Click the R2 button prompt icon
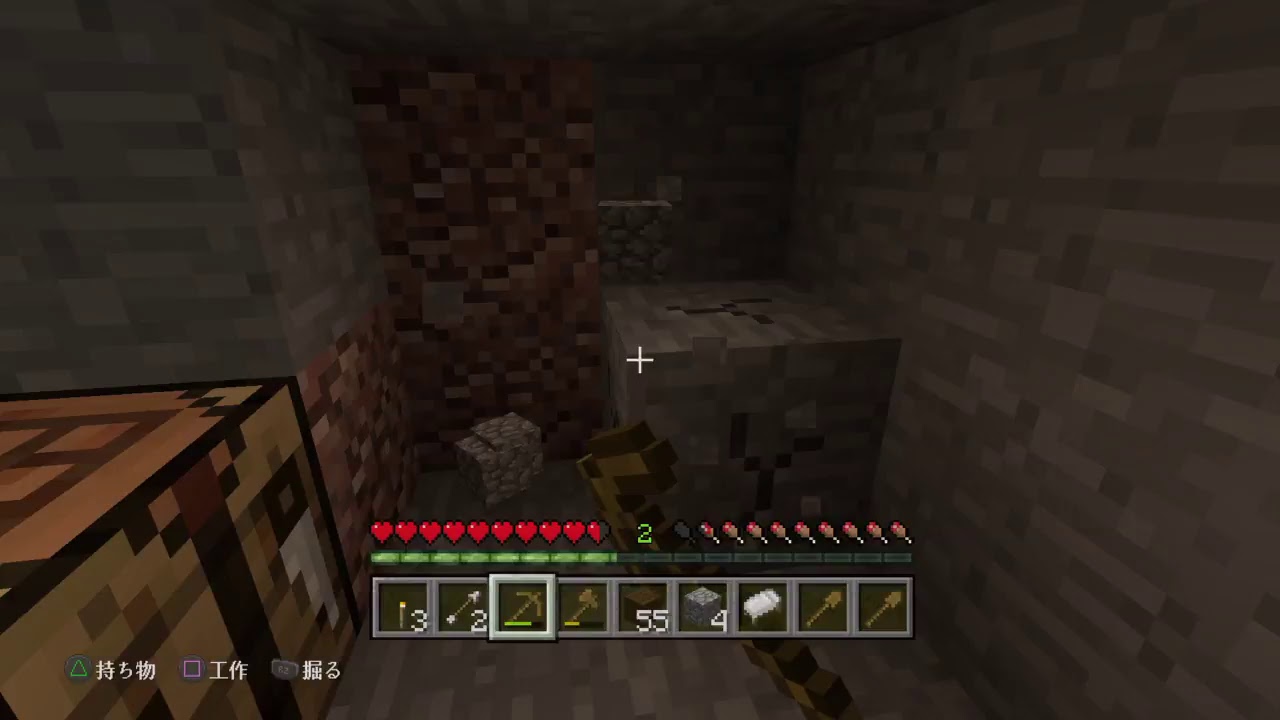 point(283,670)
